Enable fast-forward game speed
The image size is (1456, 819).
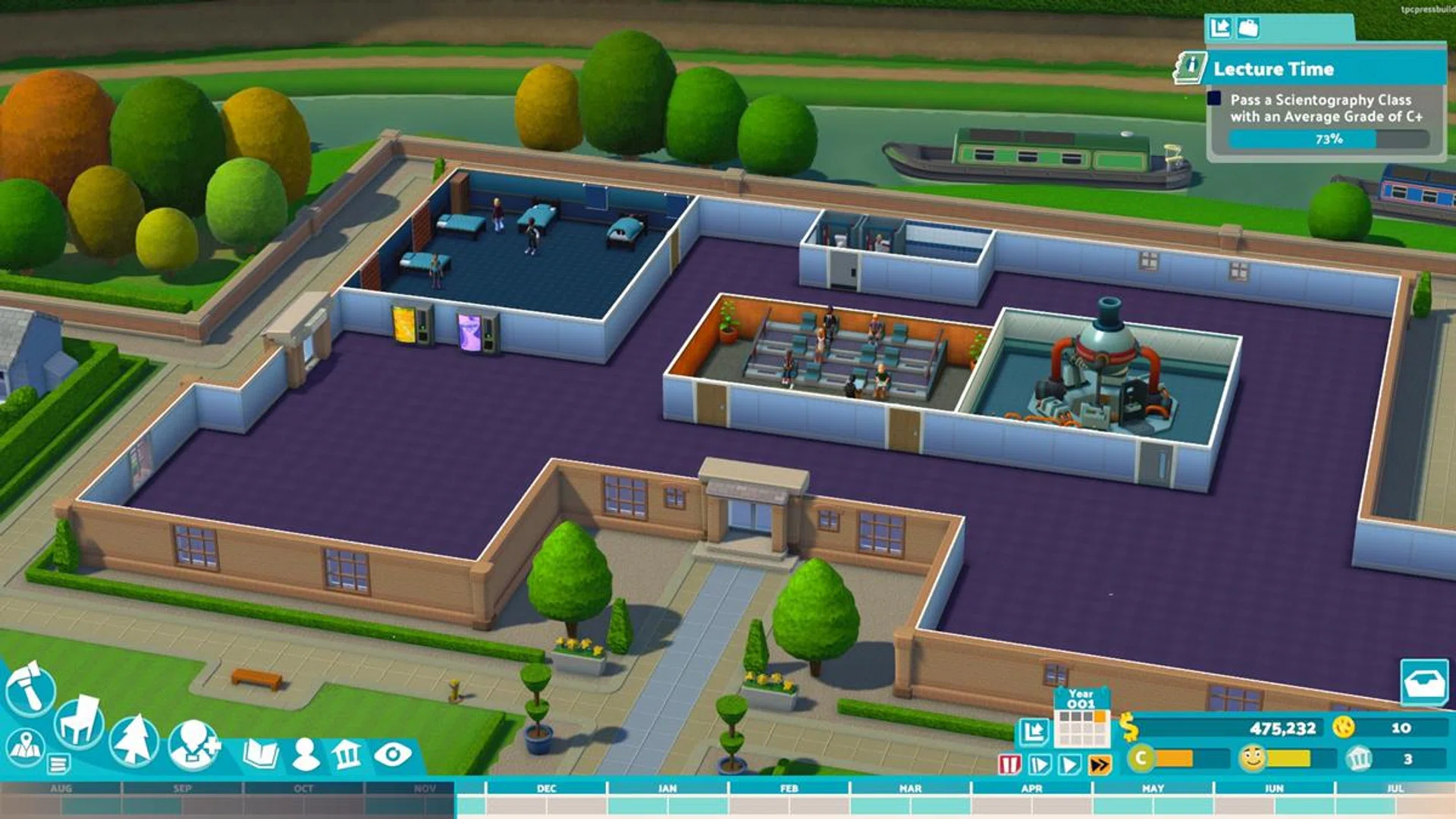pyautogui.click(x=1100, y=762)
